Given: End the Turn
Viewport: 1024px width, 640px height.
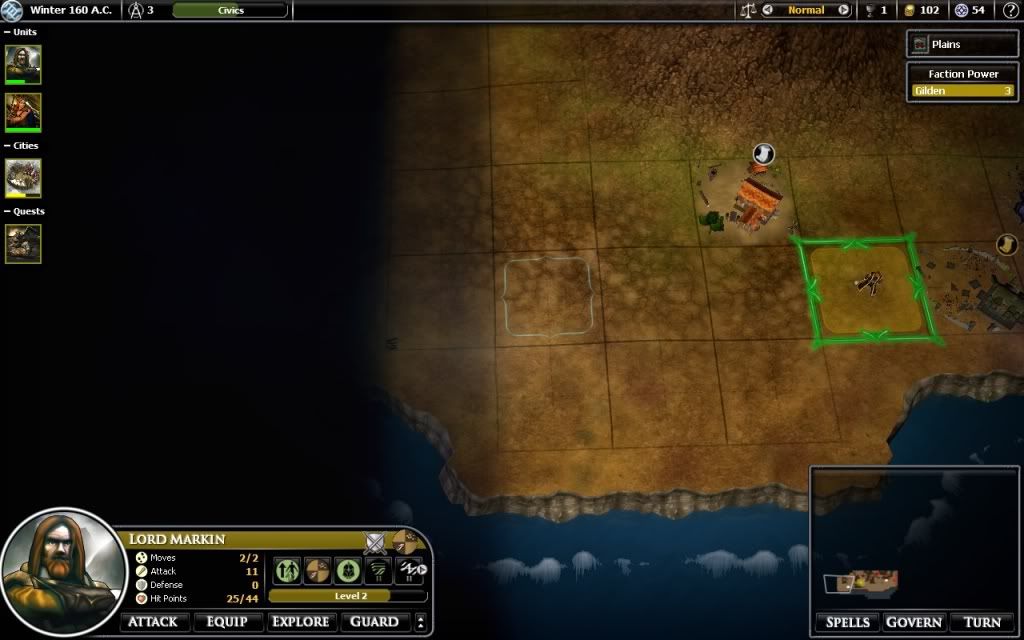Looking at the screenshot, I should [x=982, y=622].
